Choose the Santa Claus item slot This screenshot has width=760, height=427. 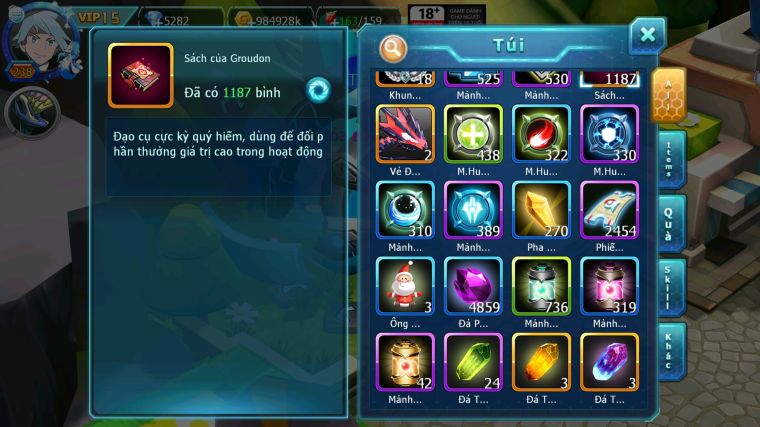tap(405, 285)
